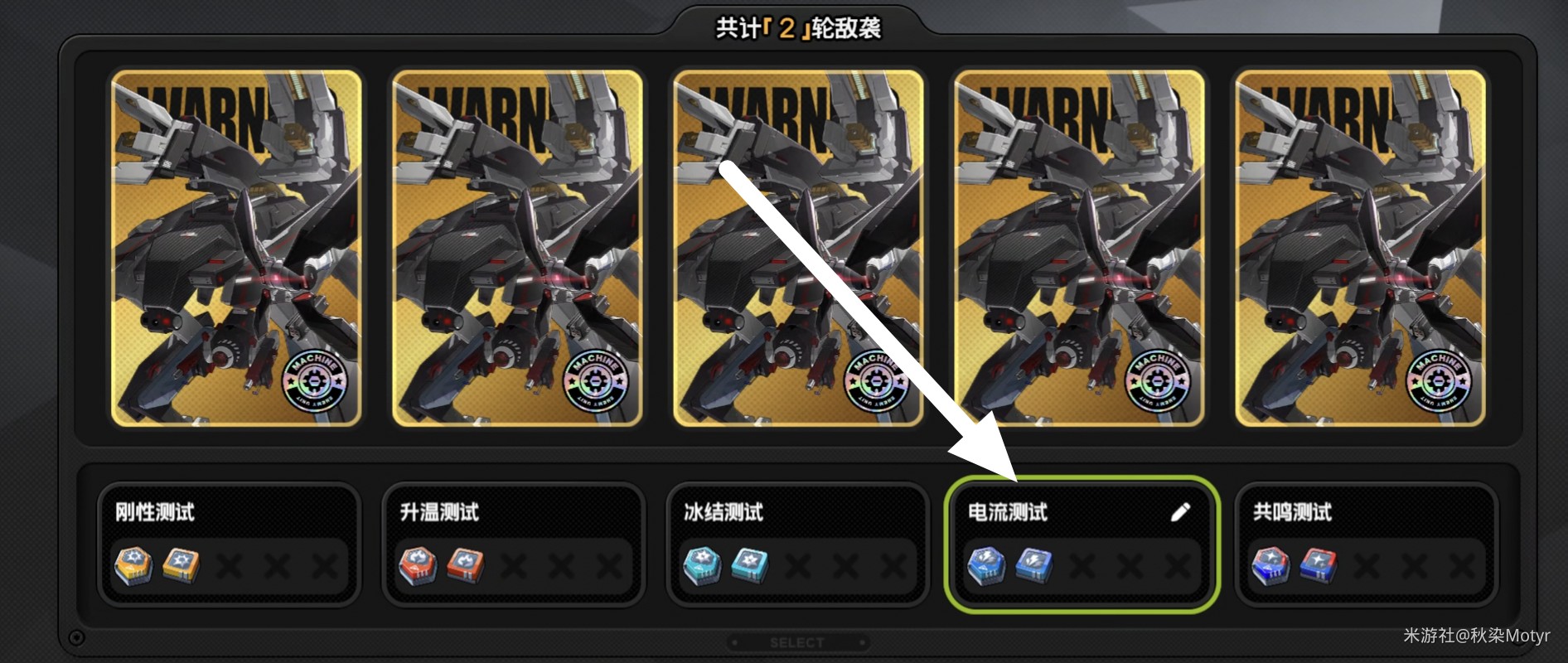Open the pencil edit icon on 电流测试

[x=1180, y=511]
